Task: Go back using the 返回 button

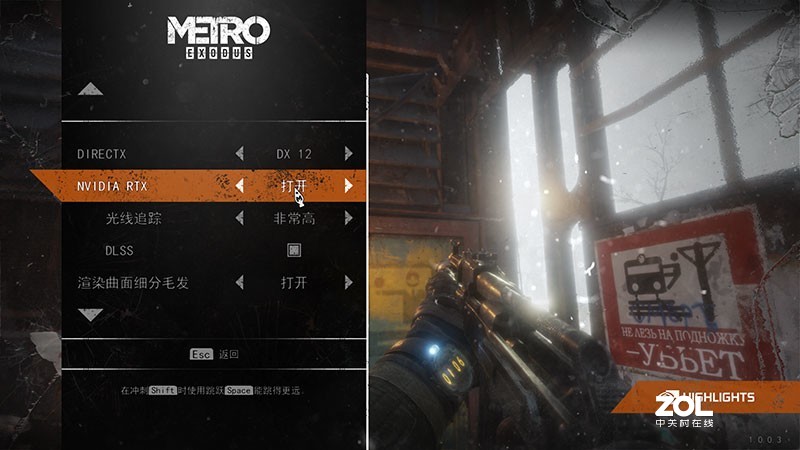Action: 216,354
